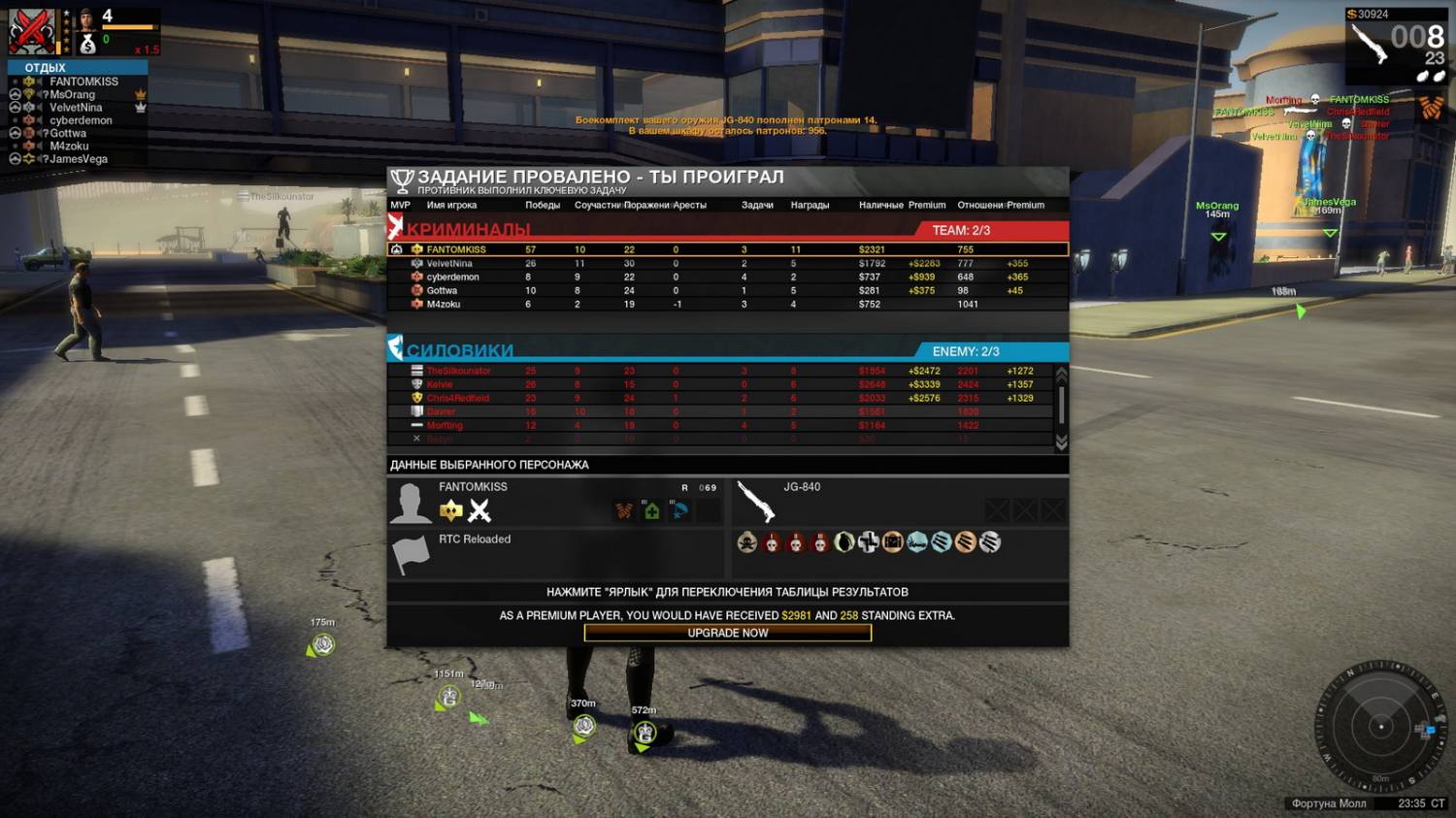Viewport: 1456px width, 818px height.
Task: Select MsOrang in the group list
Action: click(73, 94)
